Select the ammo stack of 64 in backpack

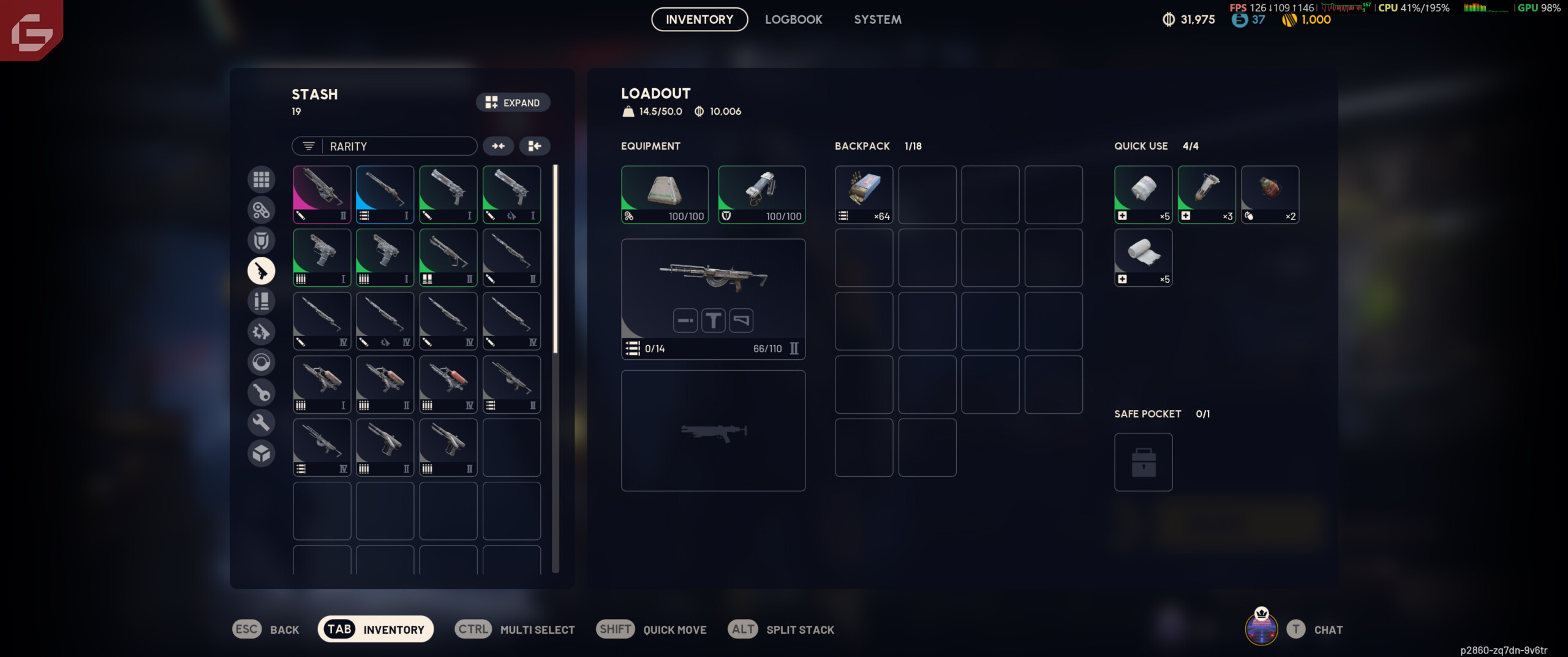(864, 194)
